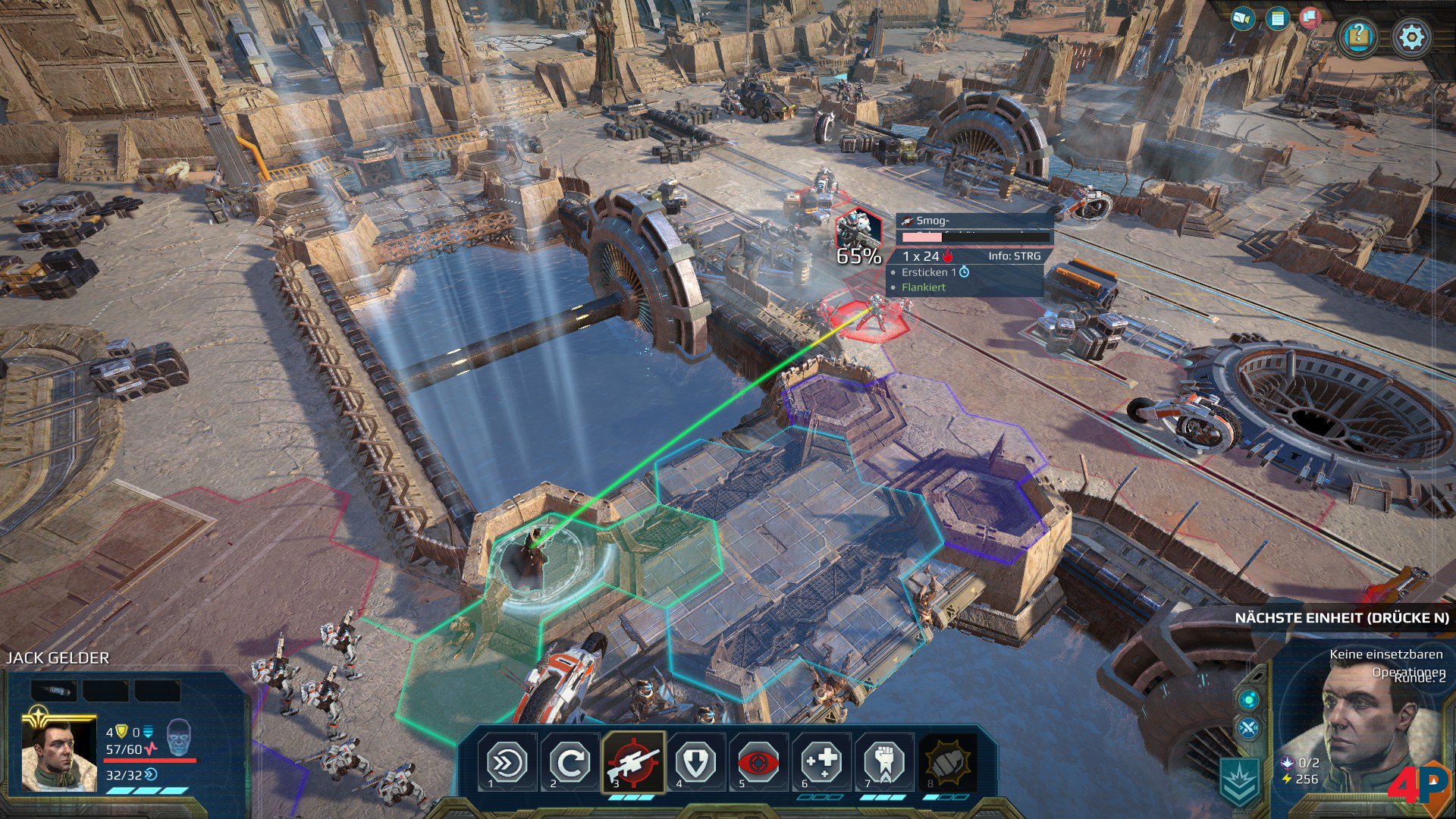Click the glowing cyan orb button
Screen dimensions: 1456x819
1248,698
